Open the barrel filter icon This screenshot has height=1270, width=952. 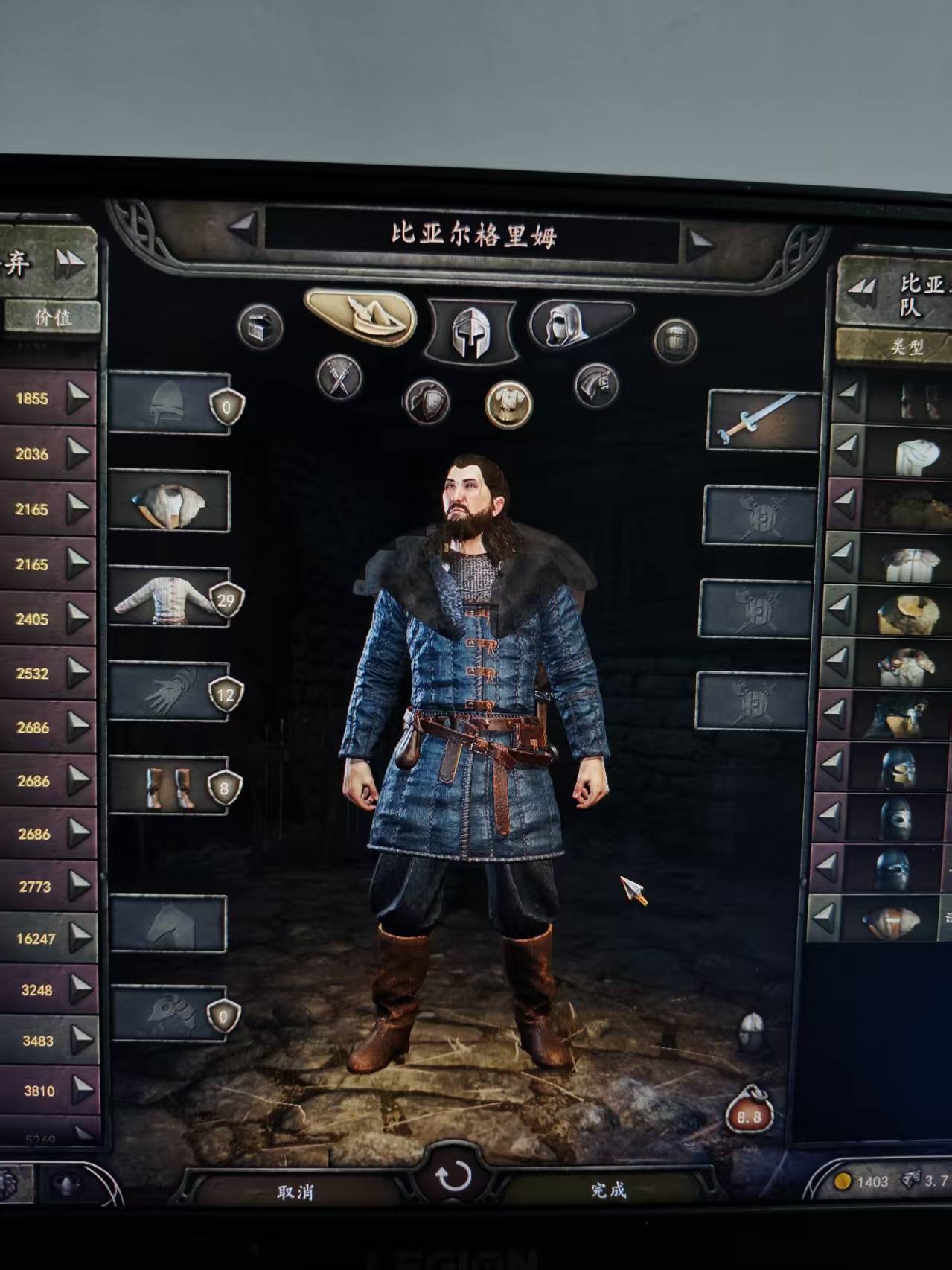click(675, 341)
